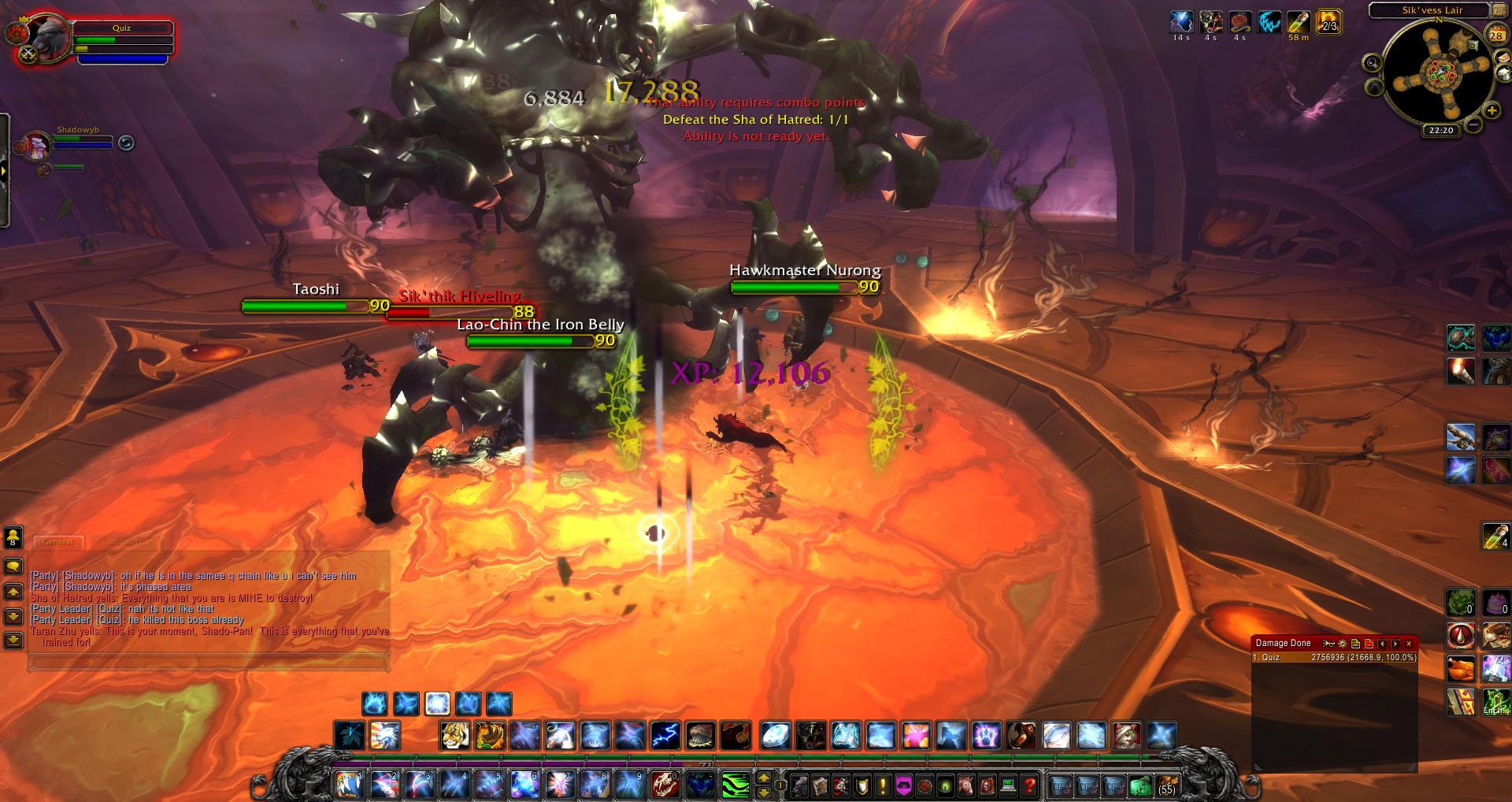
Task: Switch to the General chat tab
Action: (x=58, y=541)
